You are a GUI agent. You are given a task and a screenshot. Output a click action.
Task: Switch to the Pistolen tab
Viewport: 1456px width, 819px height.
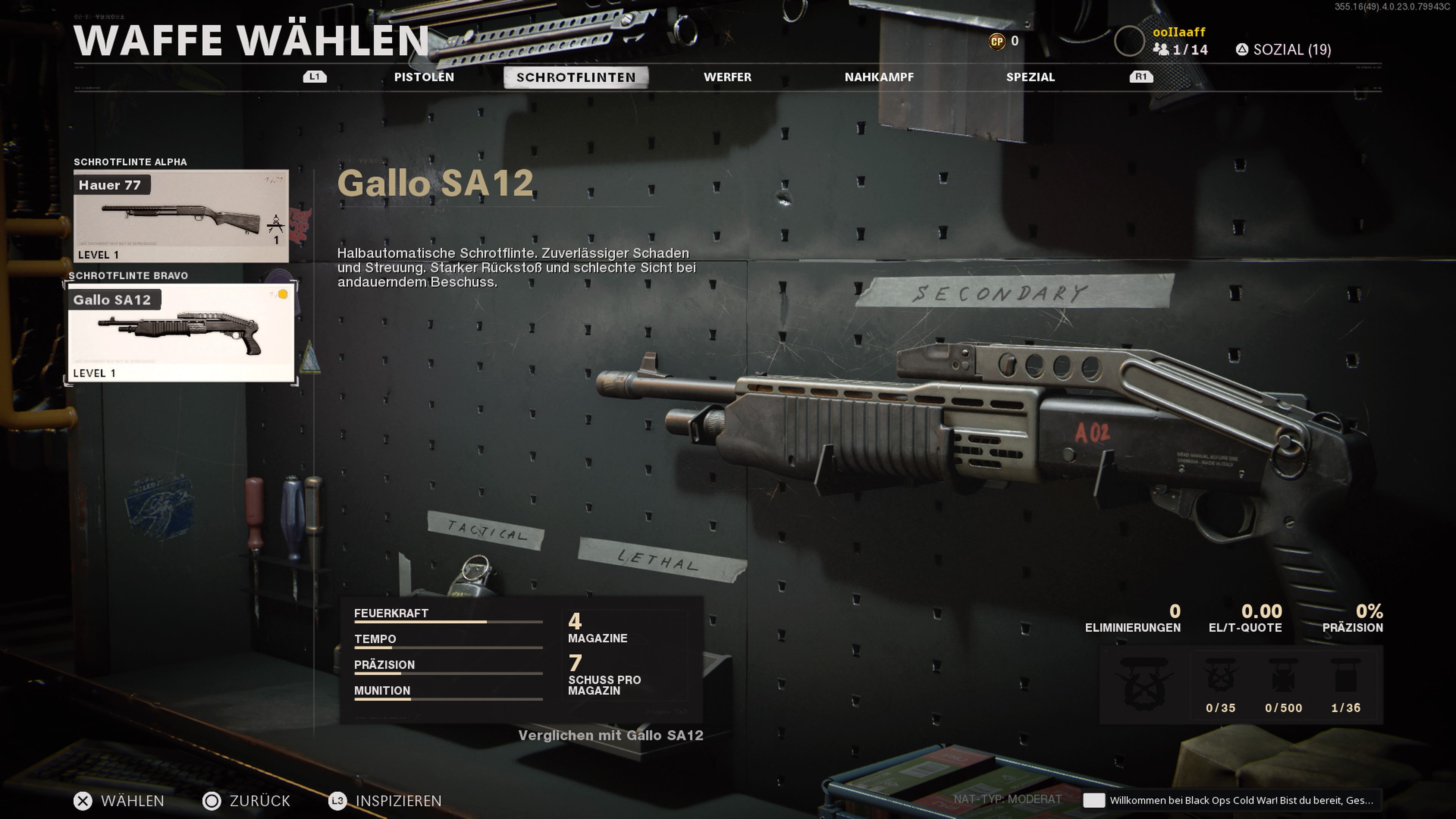424,77
